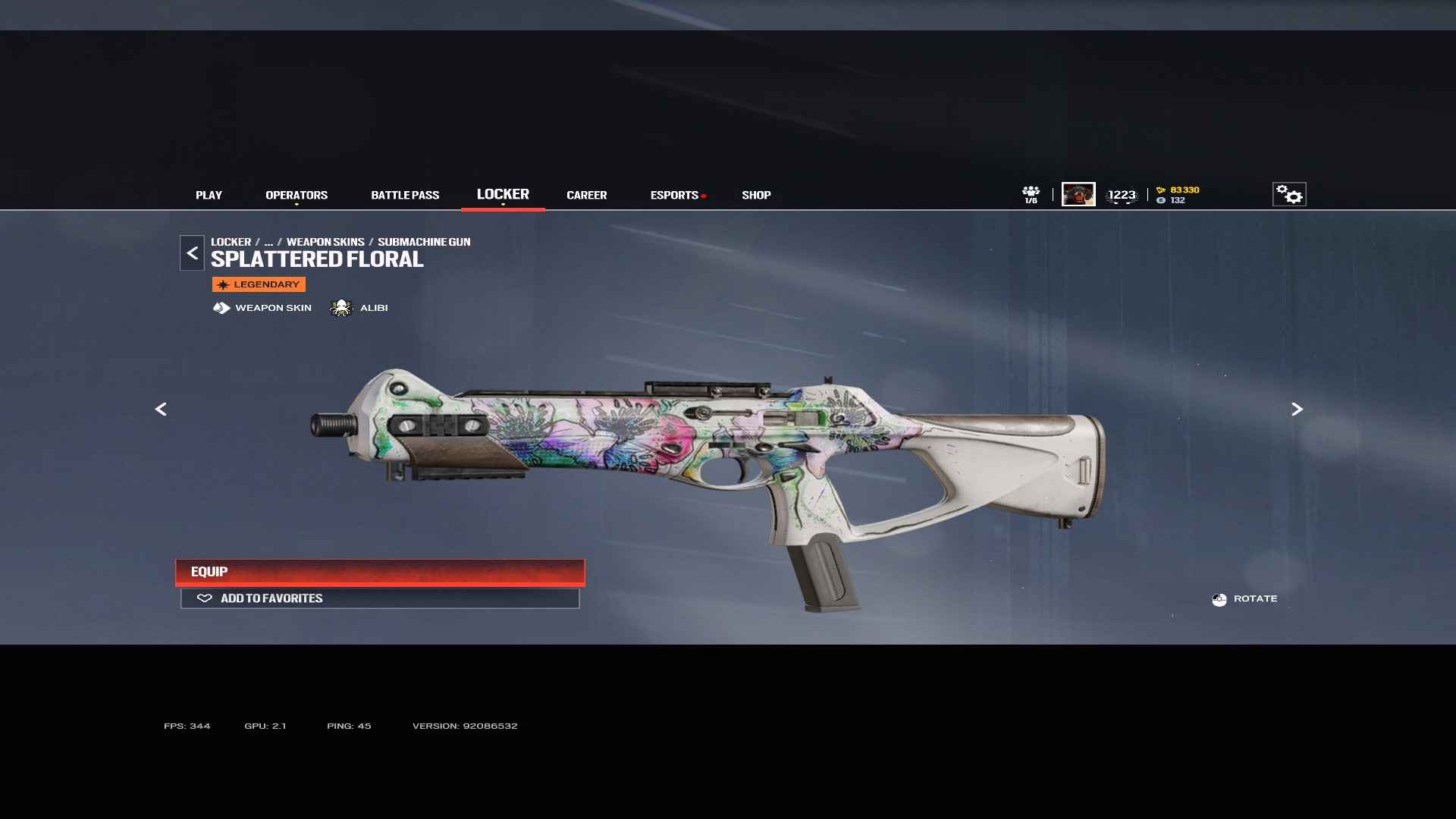Click the player profile avatar
The height and width of the screenshot is (819, 1456).
click(x=1078, y=194)
